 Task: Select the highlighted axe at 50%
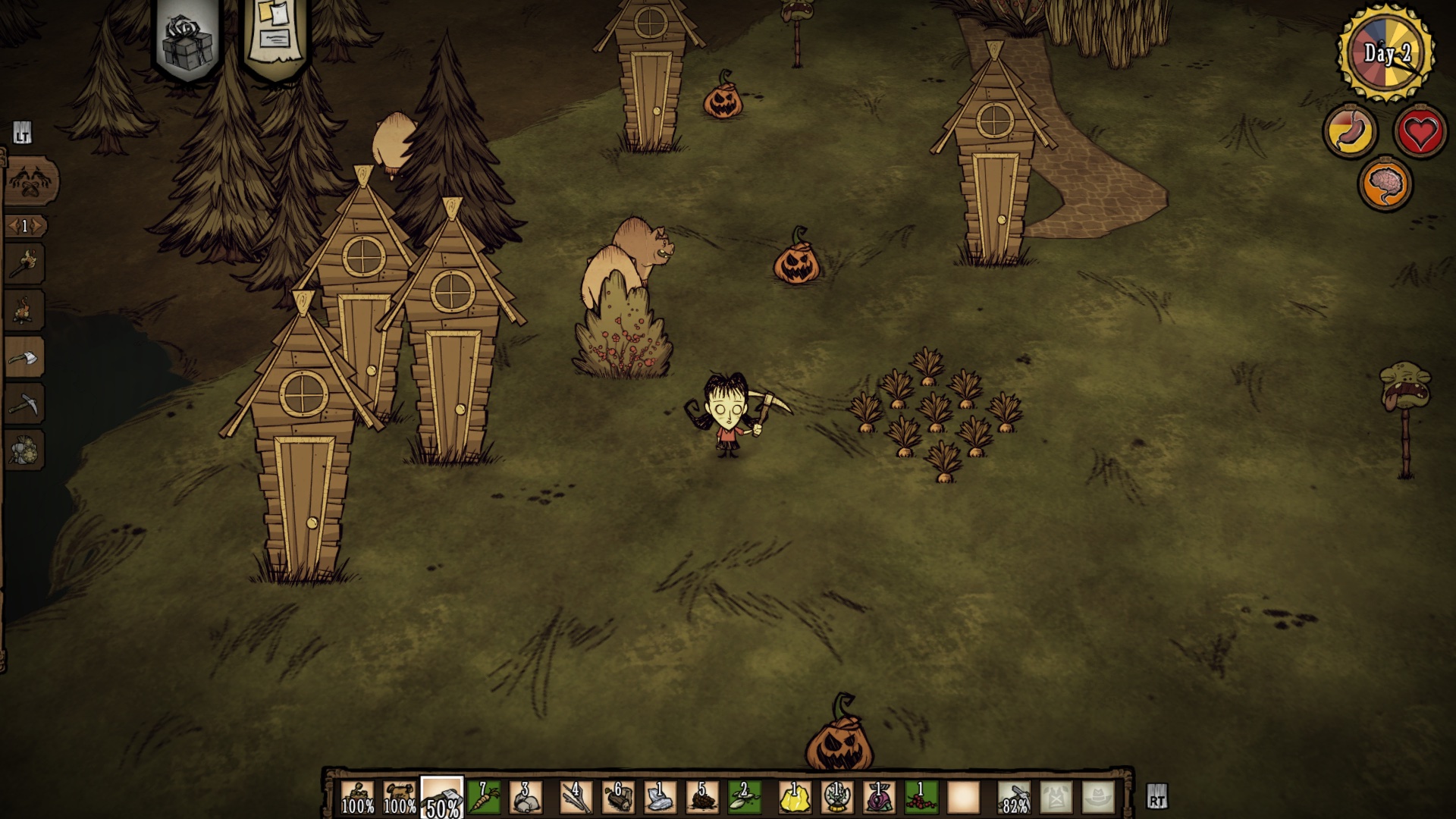tap(442, 798)
